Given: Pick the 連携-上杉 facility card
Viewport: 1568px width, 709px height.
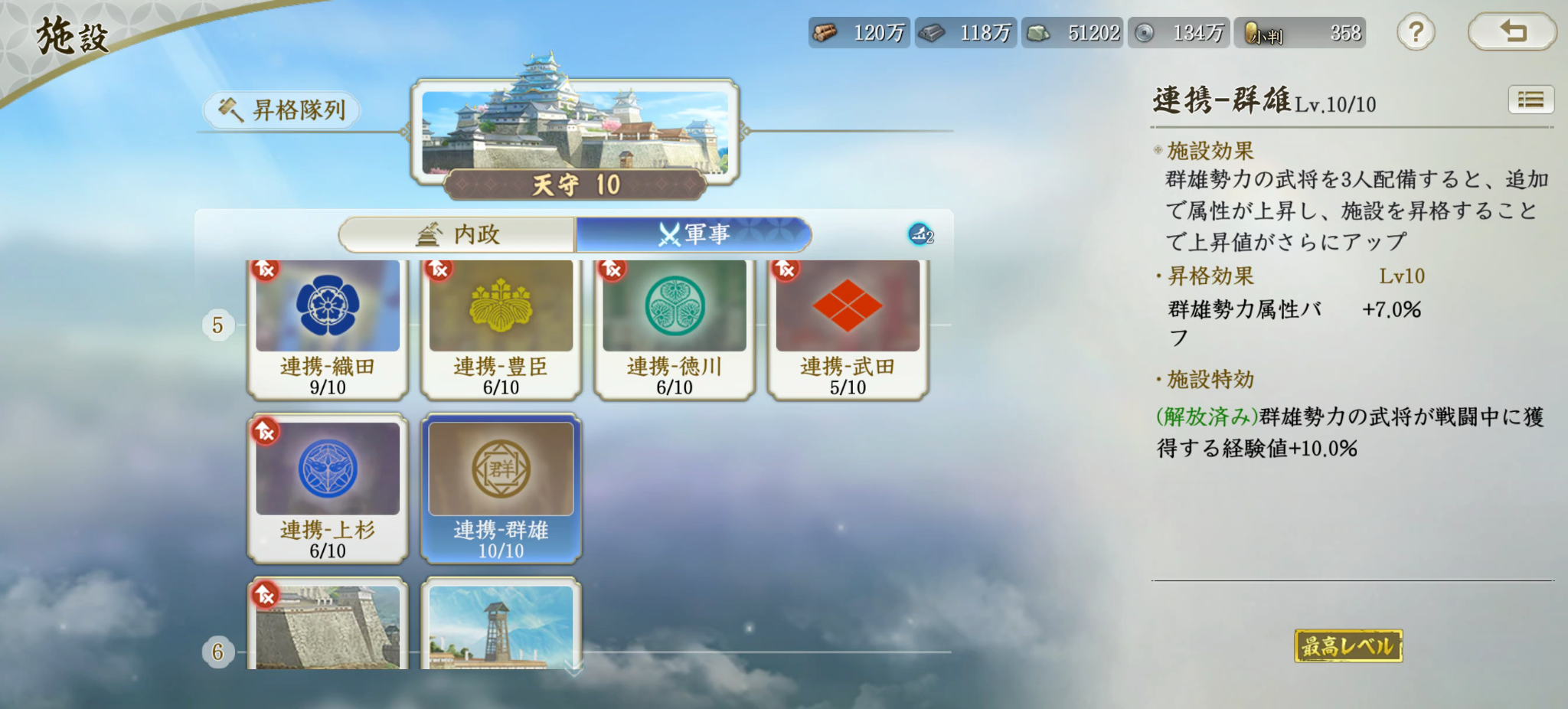Looking at the screenshot, I should [x=328, y=488].
